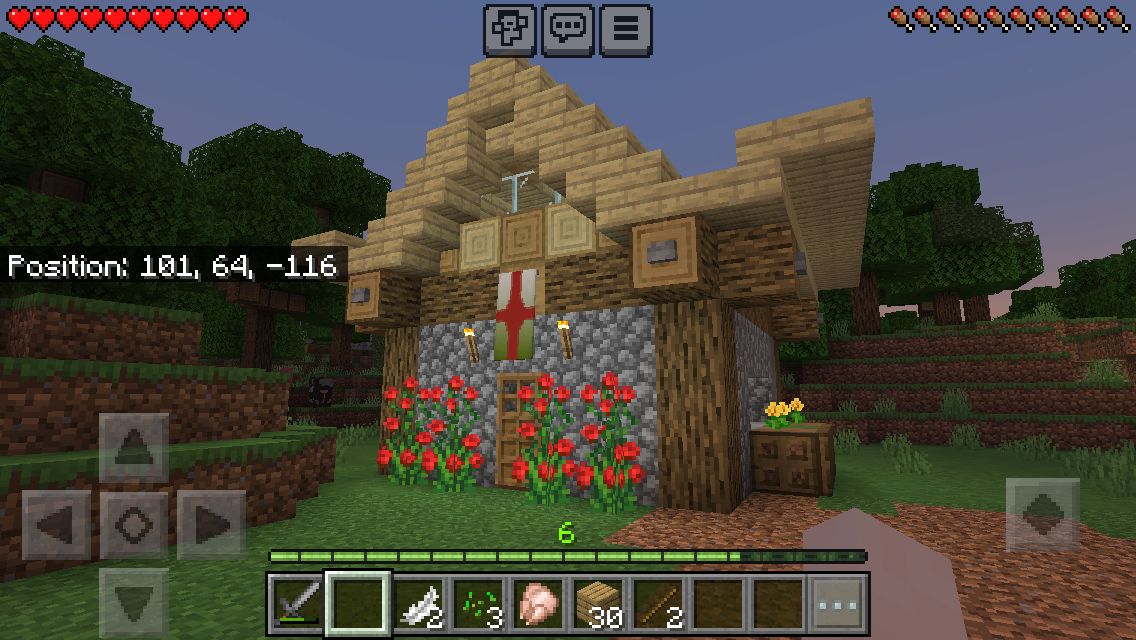Image resolution: width=1136 pixels, height=640 pixels.
Task: Select the iron sword hotbar slot
Action: point(296,604)
